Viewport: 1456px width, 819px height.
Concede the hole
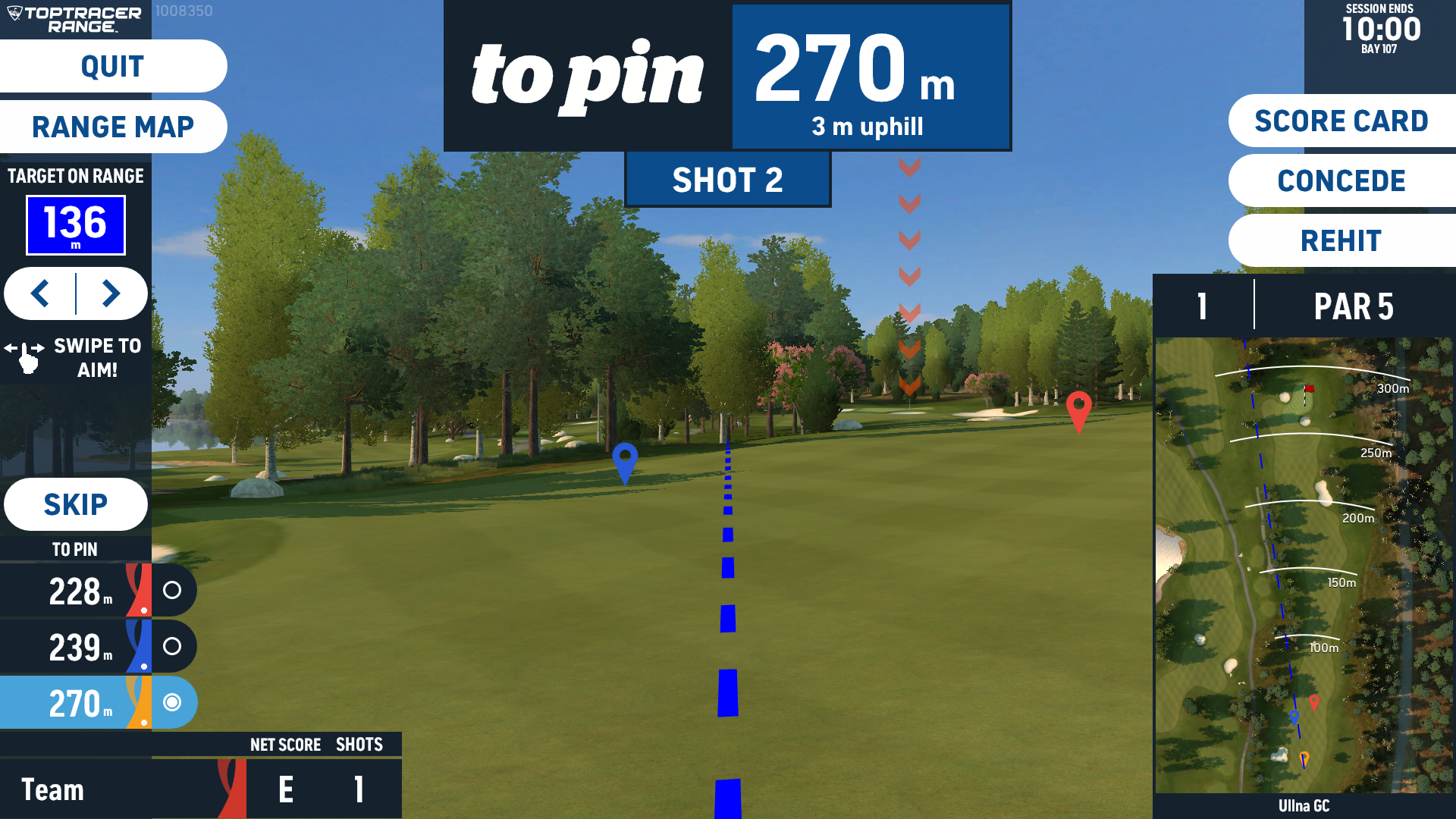point(1341,181)
